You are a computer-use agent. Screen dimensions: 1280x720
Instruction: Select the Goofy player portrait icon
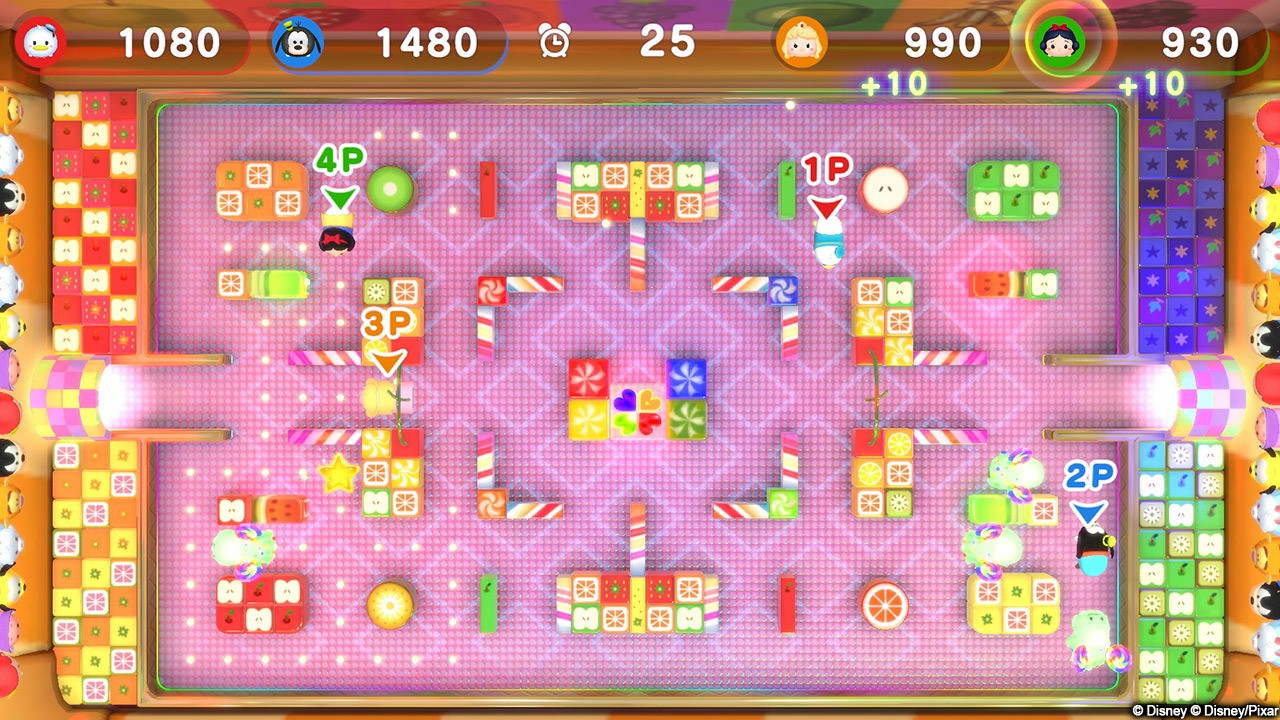pos(296,42)
